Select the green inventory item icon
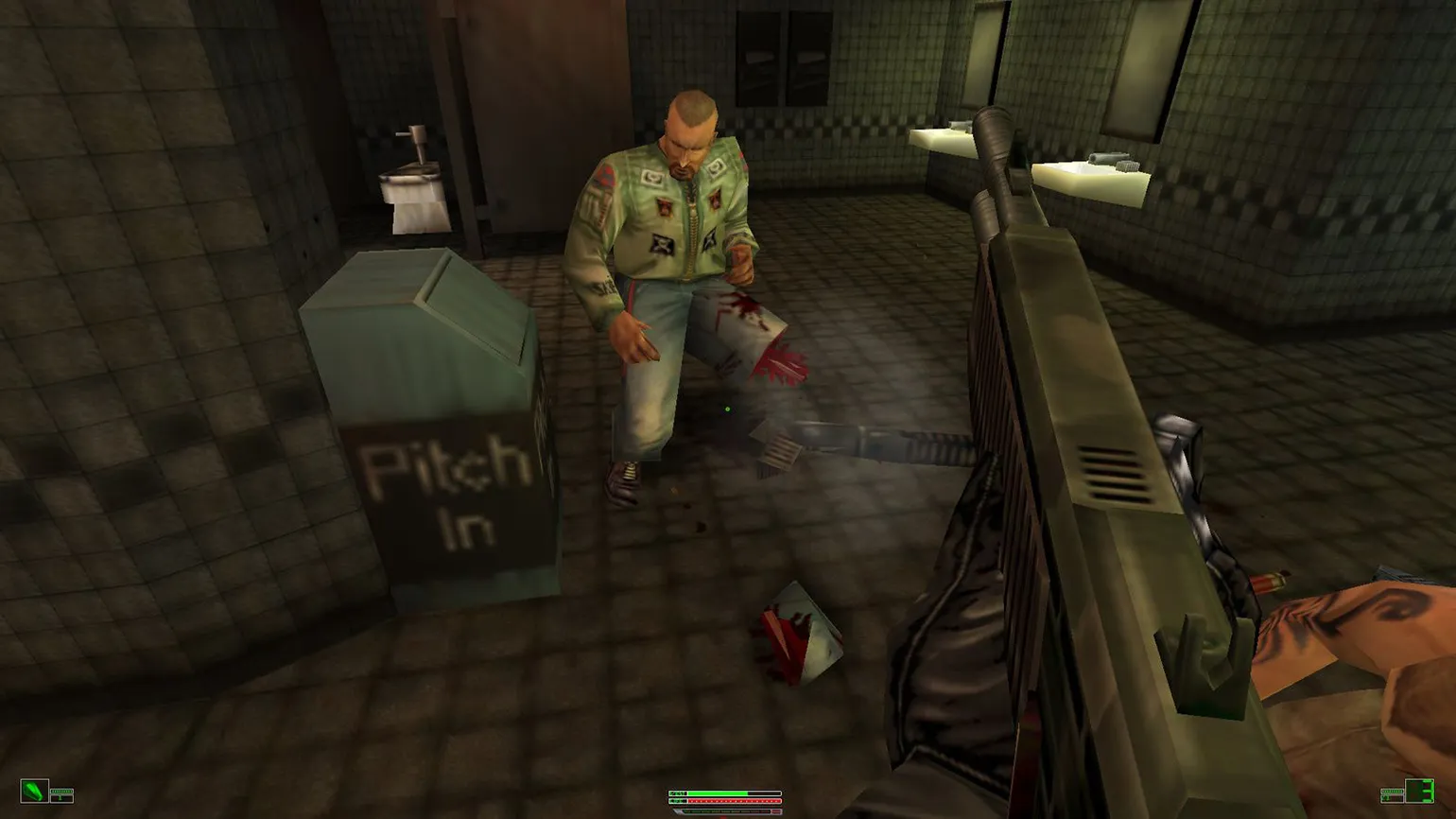 click(34, 790)
